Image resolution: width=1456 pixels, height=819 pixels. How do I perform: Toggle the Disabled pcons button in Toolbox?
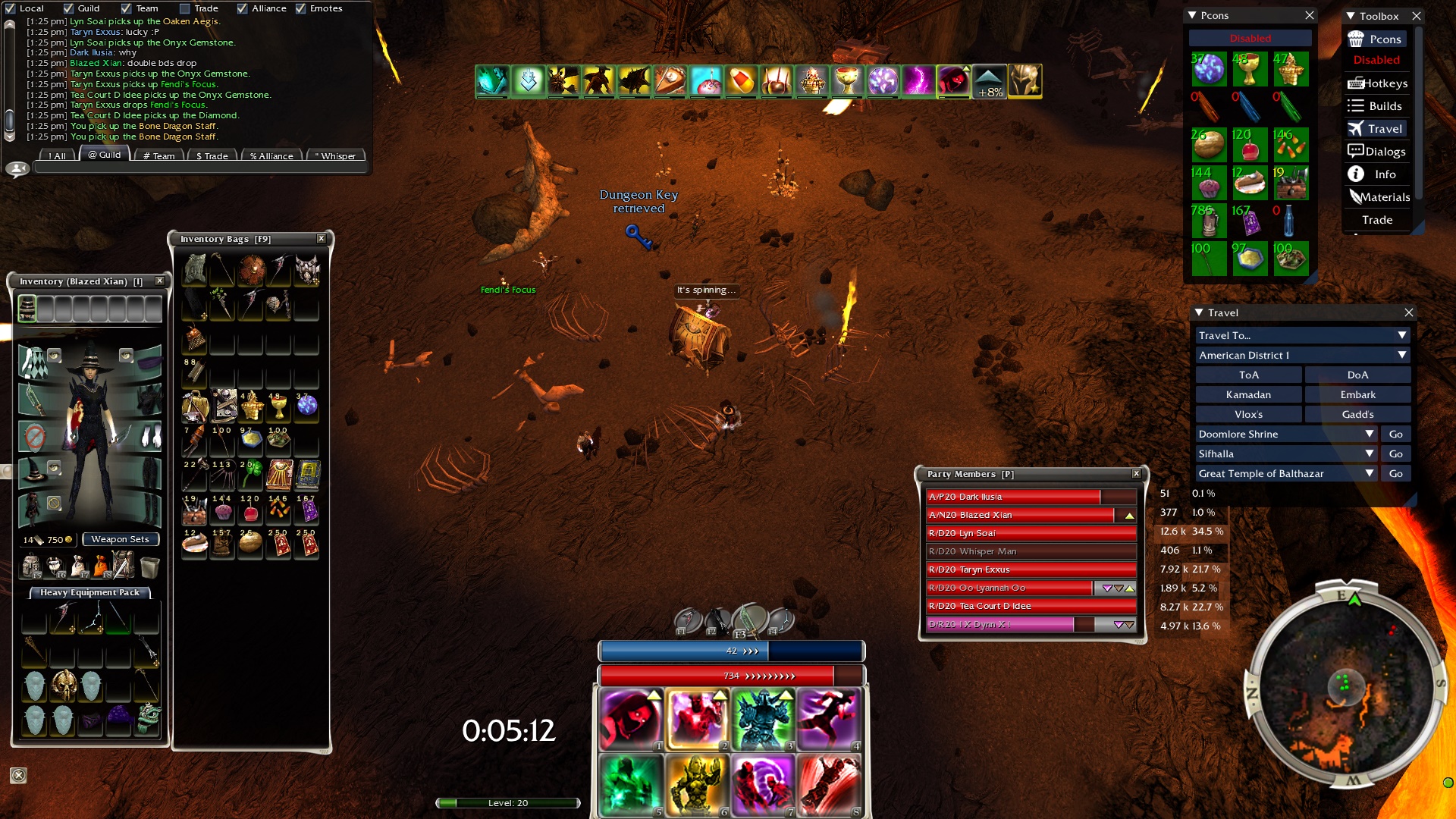pyautogui.click(x=1376, y=60)
